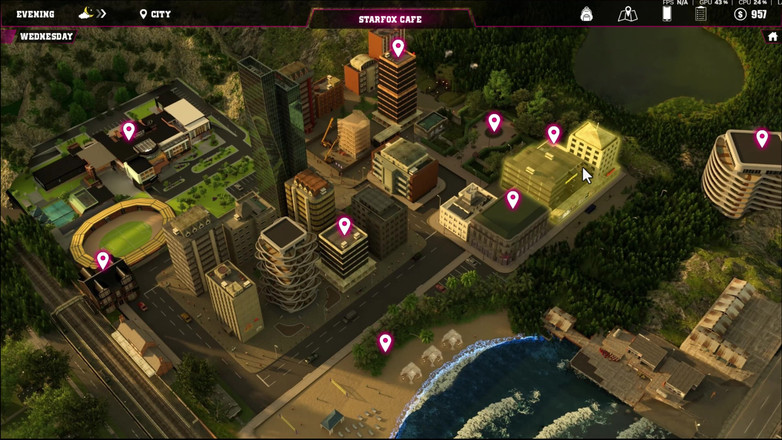Choose the marker beside the stadium by the tracks
Viewport: 782px width, 440px height.
[x=103, y=261]
